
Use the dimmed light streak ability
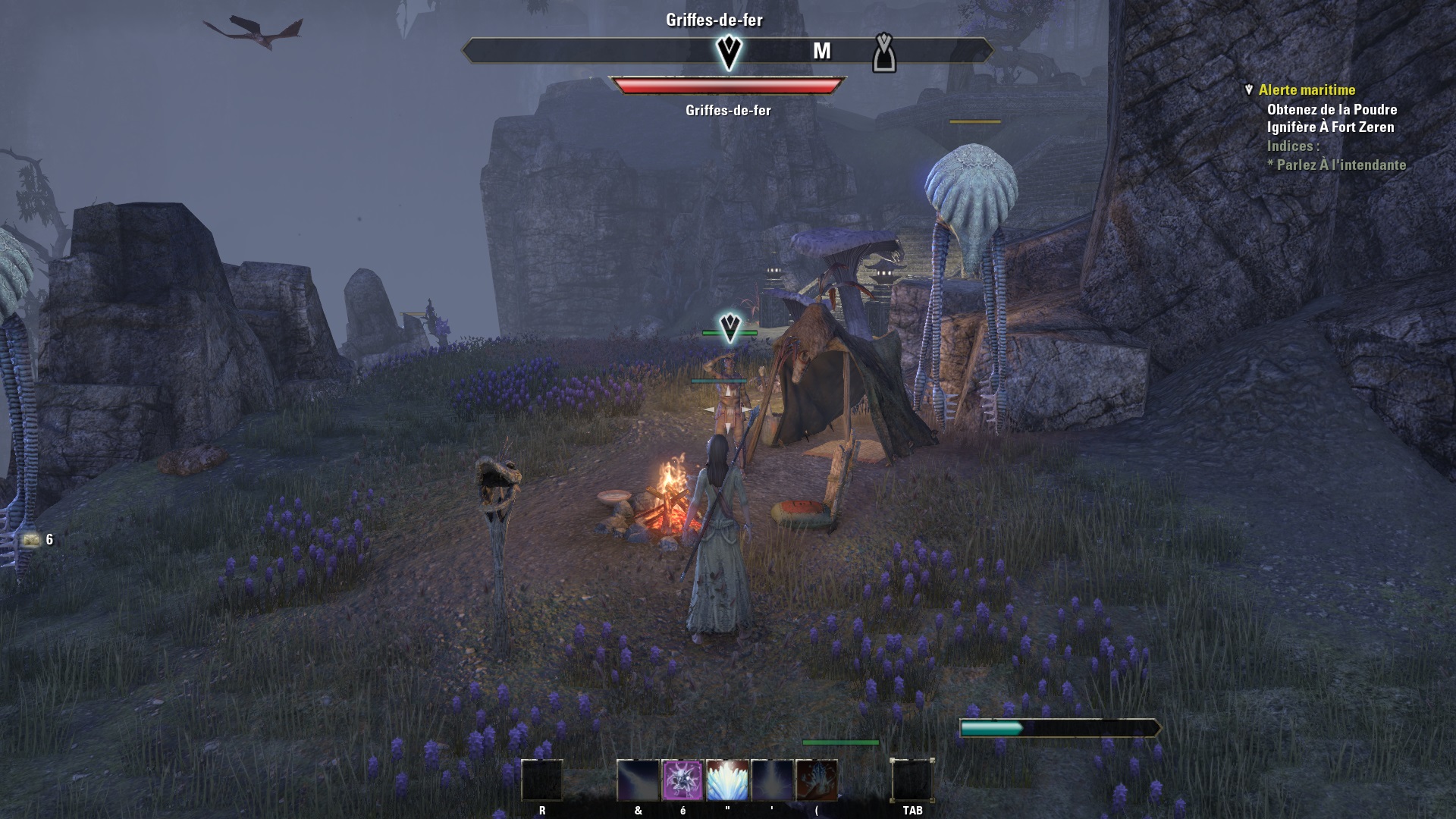coord(638,780)
